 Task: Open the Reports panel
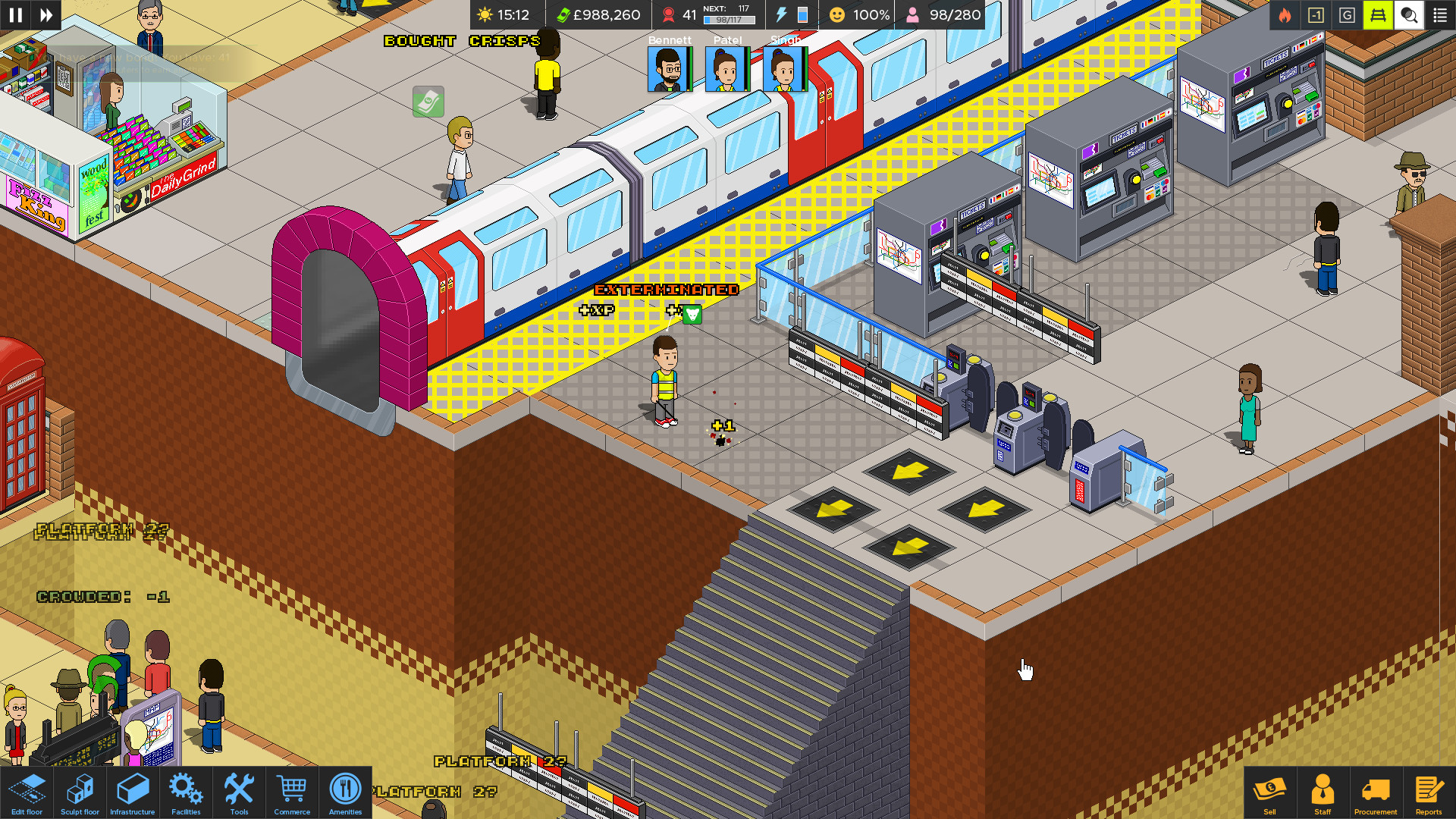point(1430,792)
